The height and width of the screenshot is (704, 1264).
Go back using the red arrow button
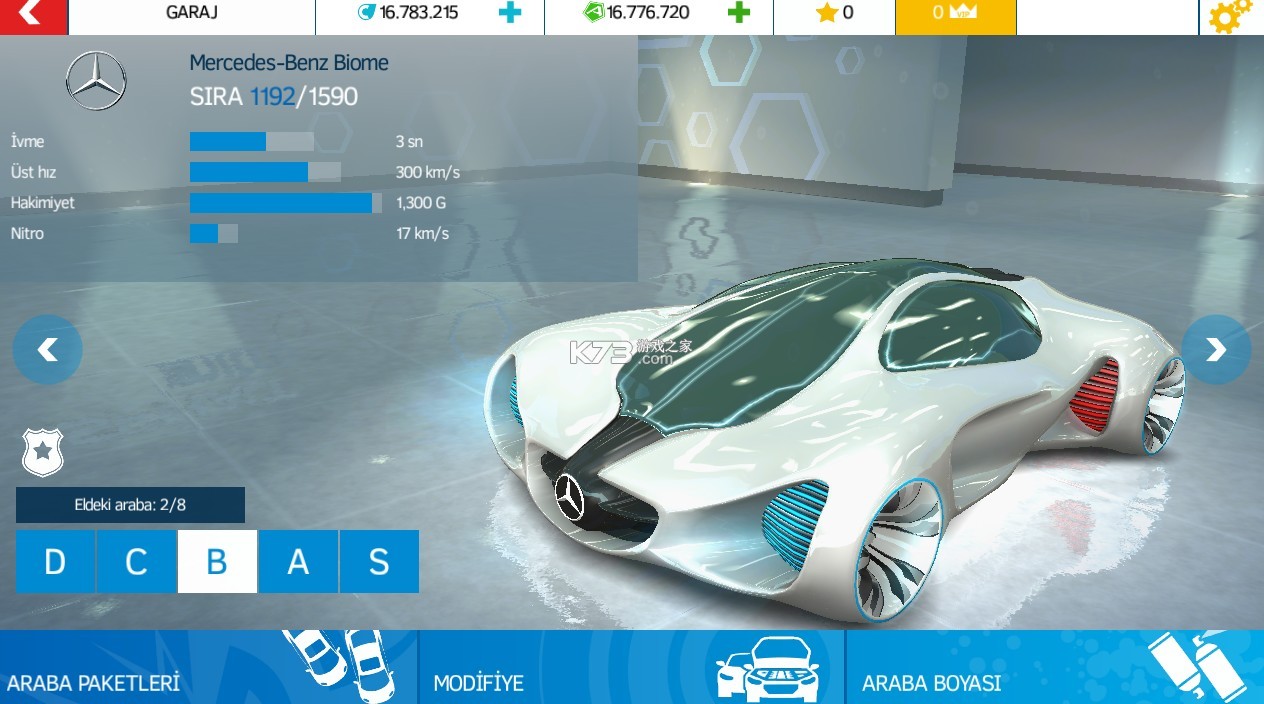[x=32, y=15]
